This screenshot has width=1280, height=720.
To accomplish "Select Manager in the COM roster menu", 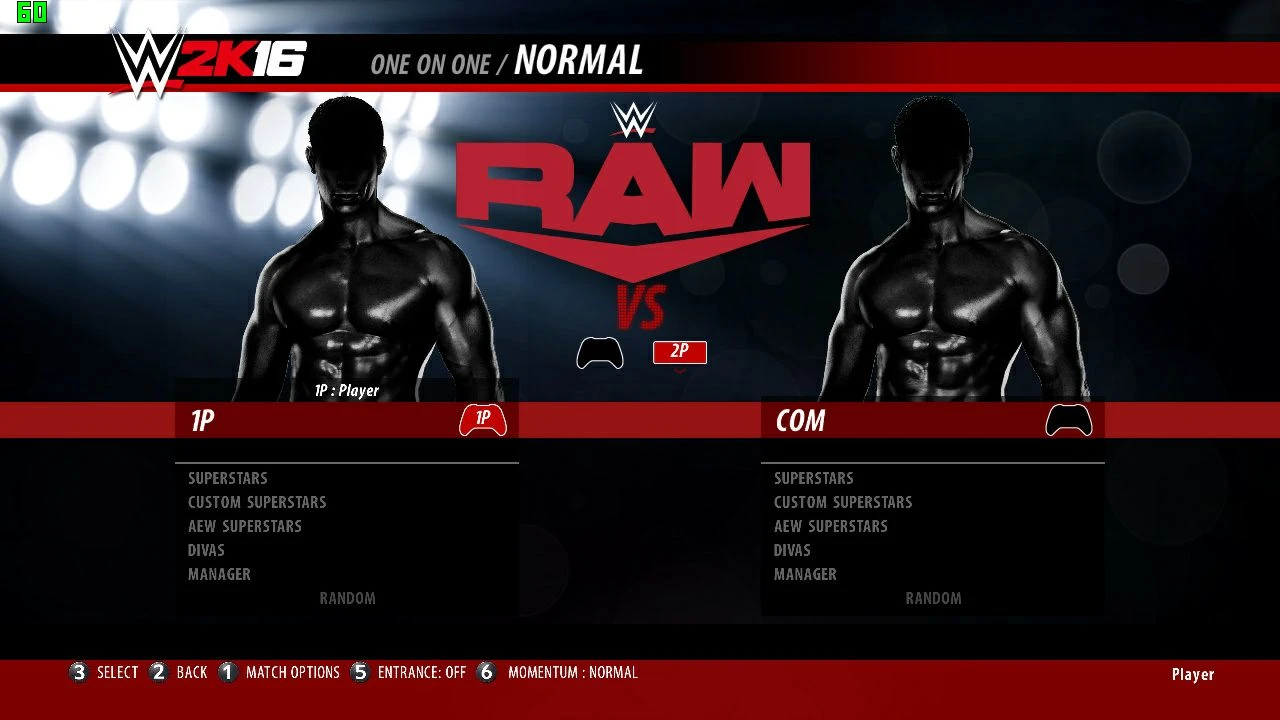I will pos(805,574).
